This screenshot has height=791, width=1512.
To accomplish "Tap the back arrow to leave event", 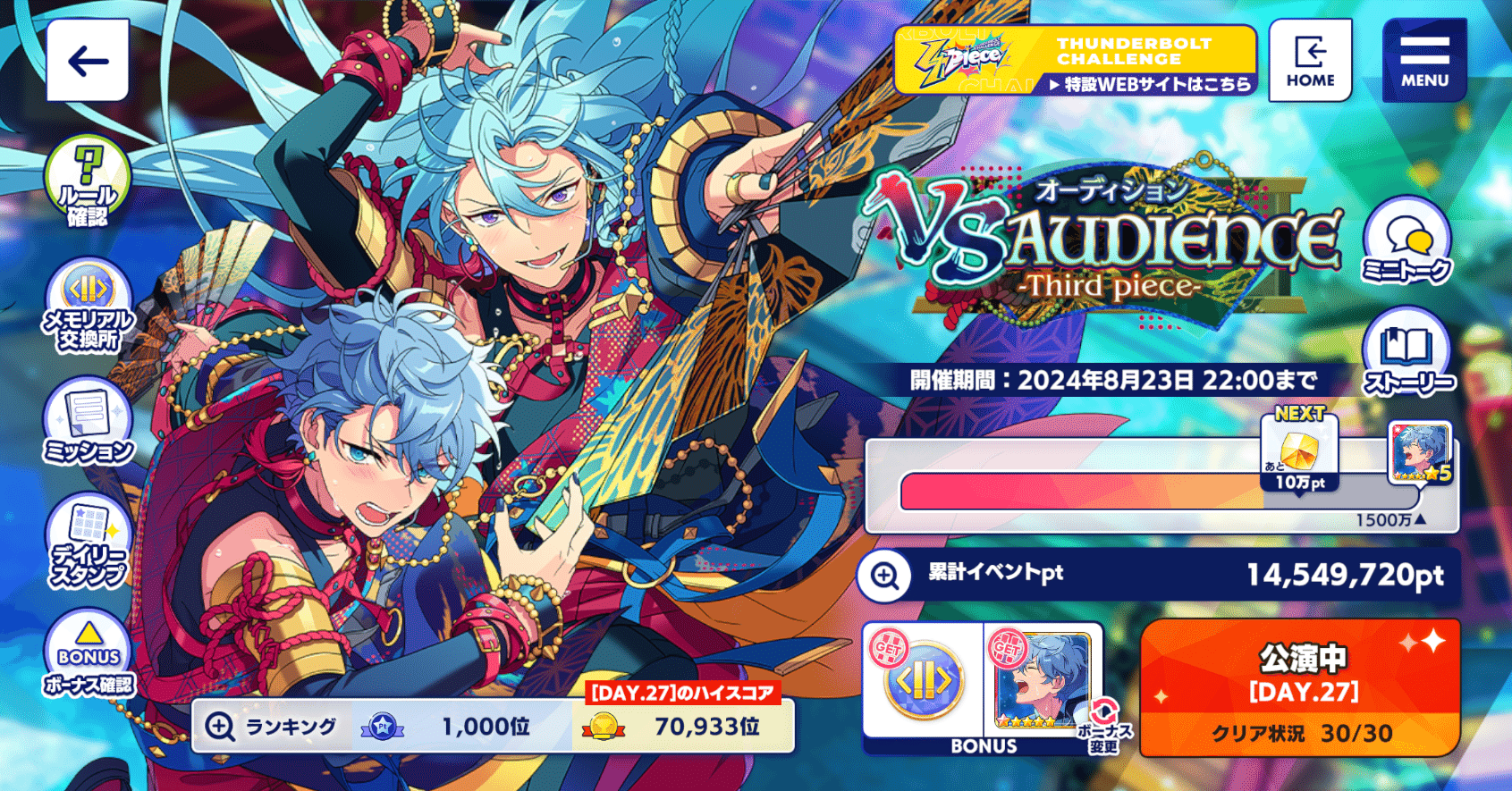I will (86, 61).
